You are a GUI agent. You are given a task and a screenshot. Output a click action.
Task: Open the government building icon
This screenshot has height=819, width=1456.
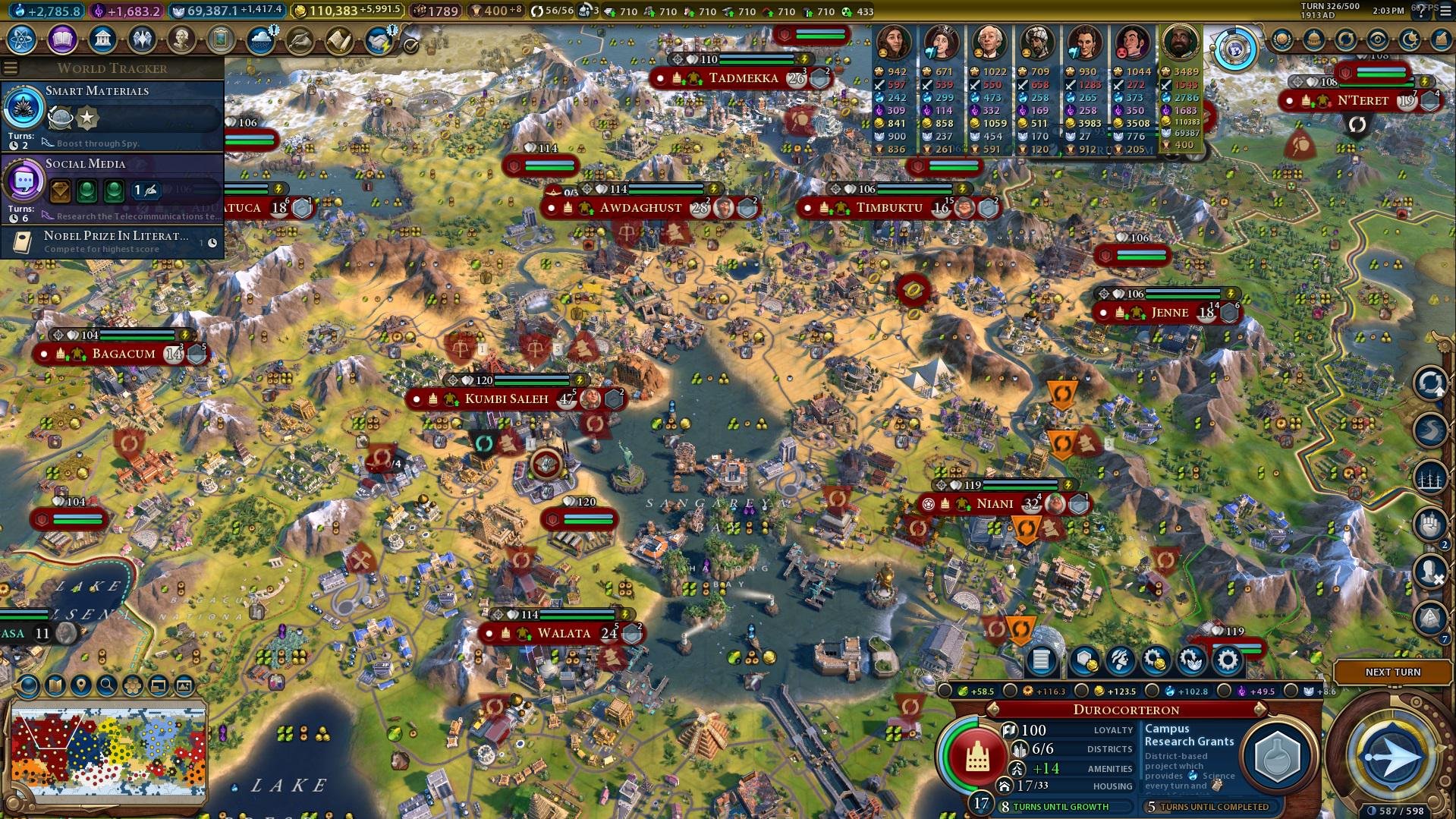click(102, 39)
